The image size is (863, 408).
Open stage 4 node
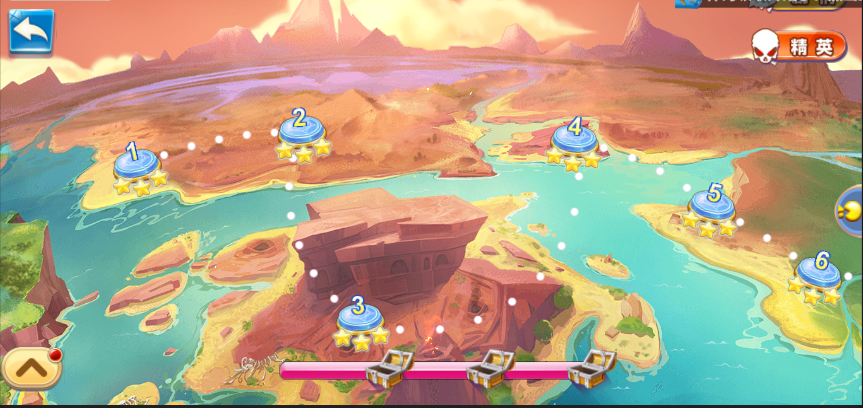(x=574, y=140)
